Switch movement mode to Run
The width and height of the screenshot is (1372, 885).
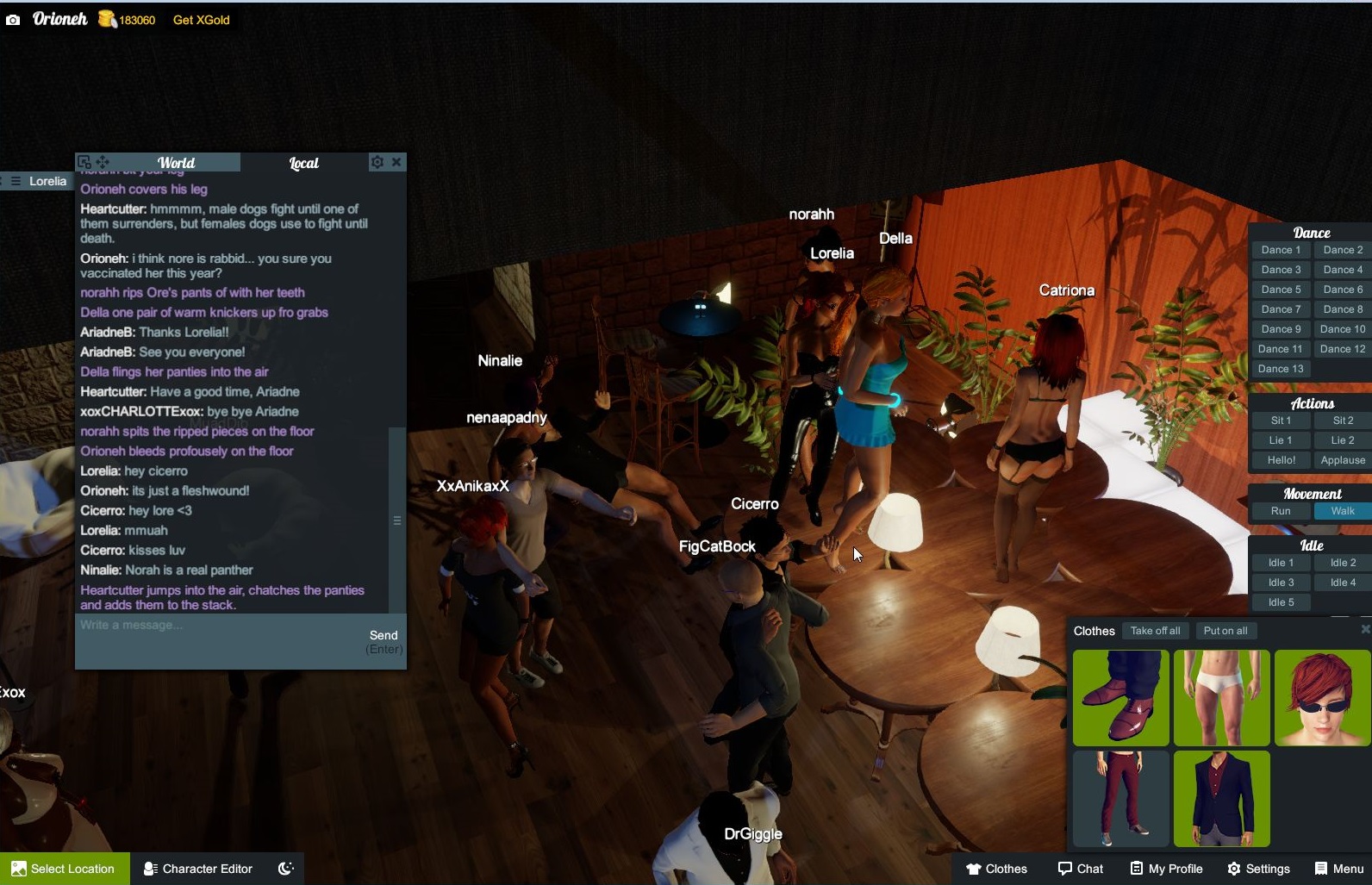click(1281, 510)
